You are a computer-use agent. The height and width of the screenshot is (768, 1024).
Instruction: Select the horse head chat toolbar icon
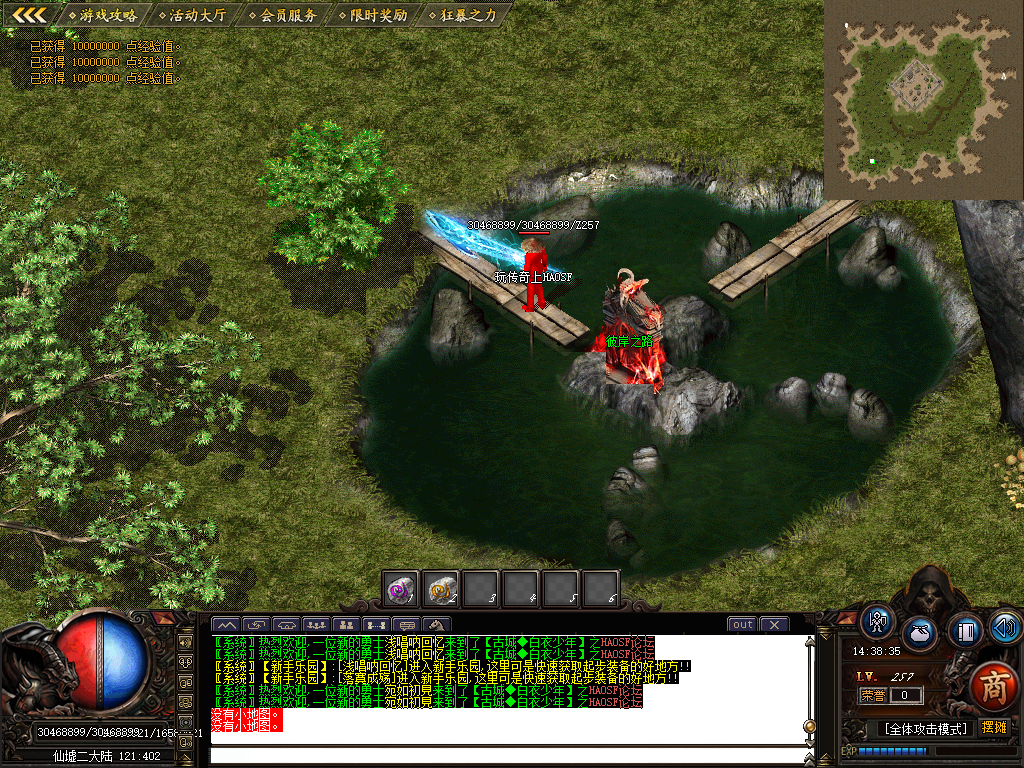pyautogui.click(x=437, y=626)
